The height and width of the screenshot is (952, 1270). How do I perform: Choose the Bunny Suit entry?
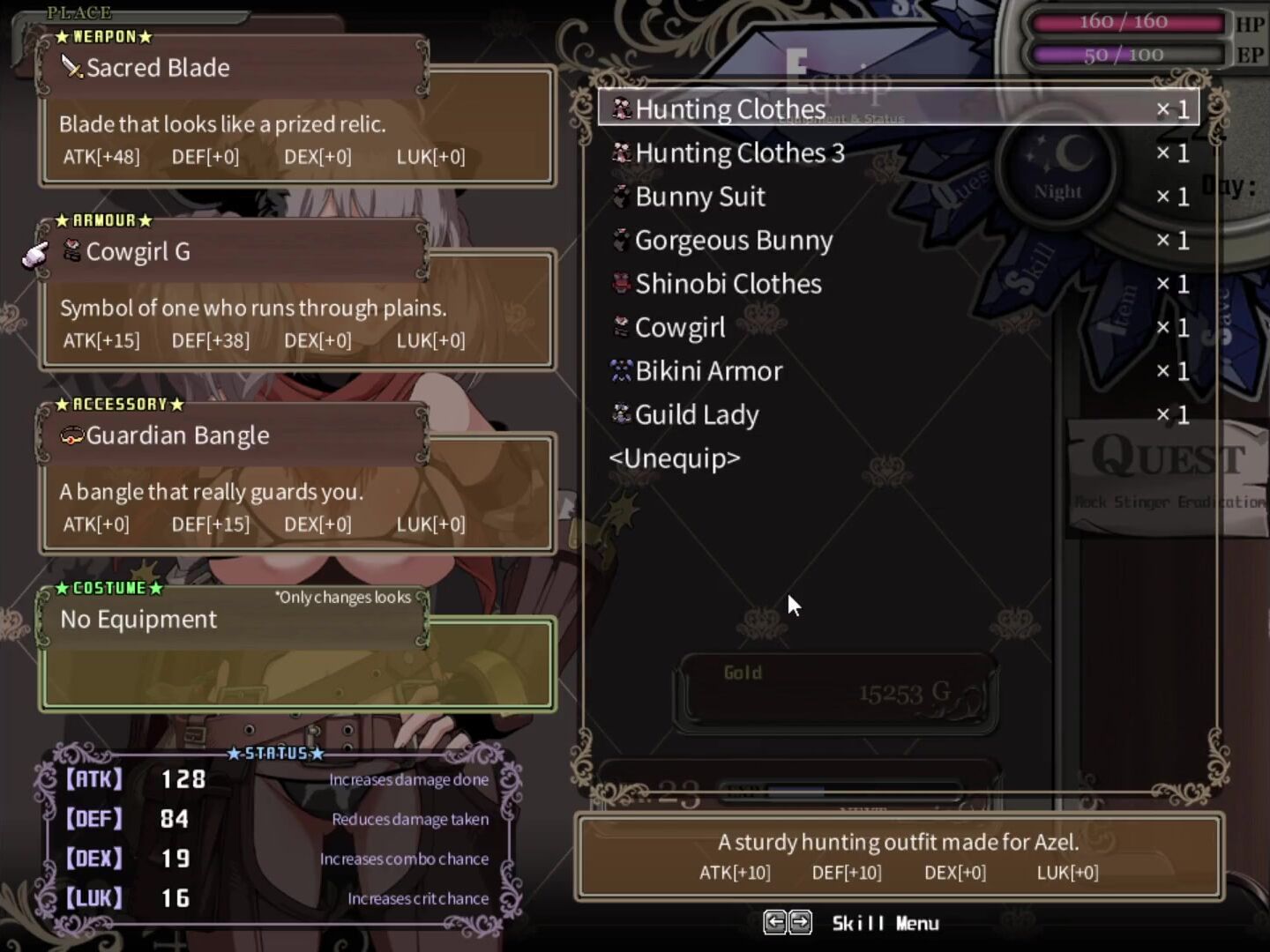point(699,197)
